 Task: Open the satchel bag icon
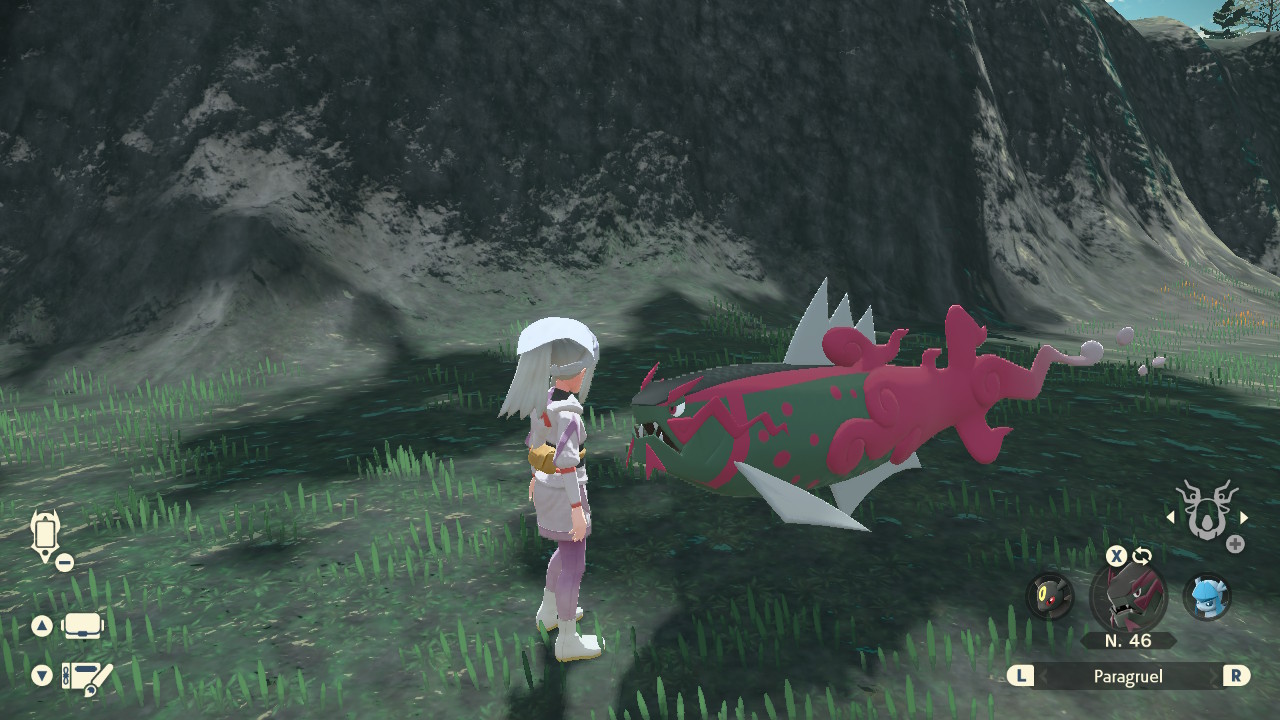pos(84,627)
